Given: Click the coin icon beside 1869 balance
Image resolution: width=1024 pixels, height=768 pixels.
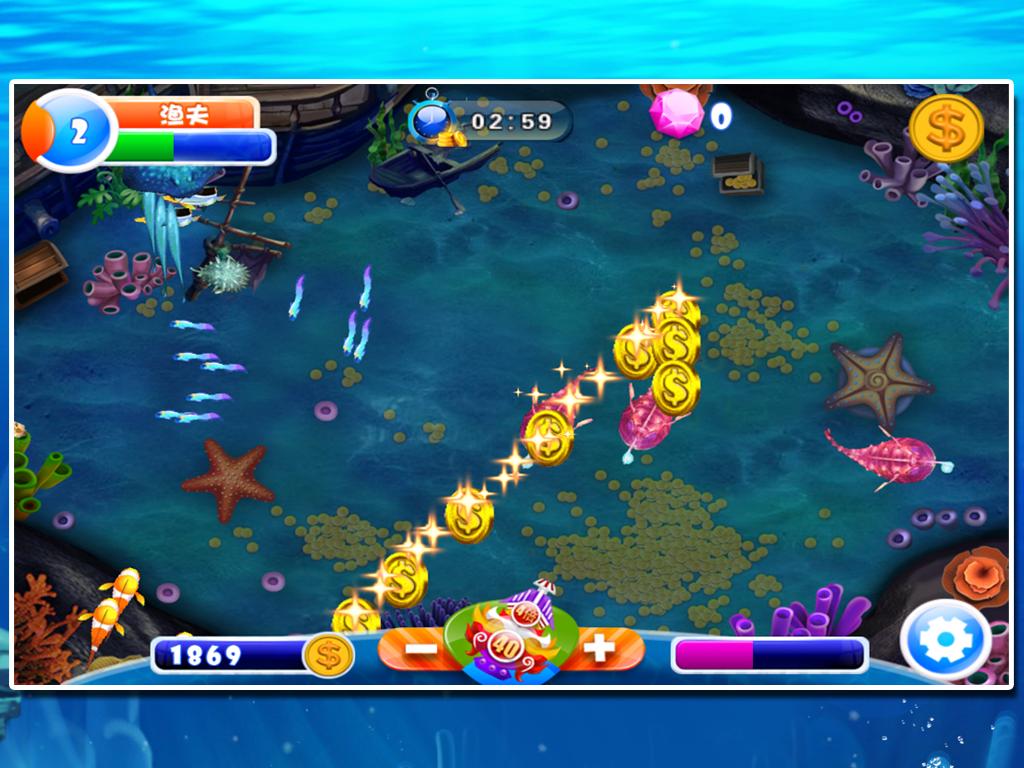Looking at the screenshot, I should point(328,655).
